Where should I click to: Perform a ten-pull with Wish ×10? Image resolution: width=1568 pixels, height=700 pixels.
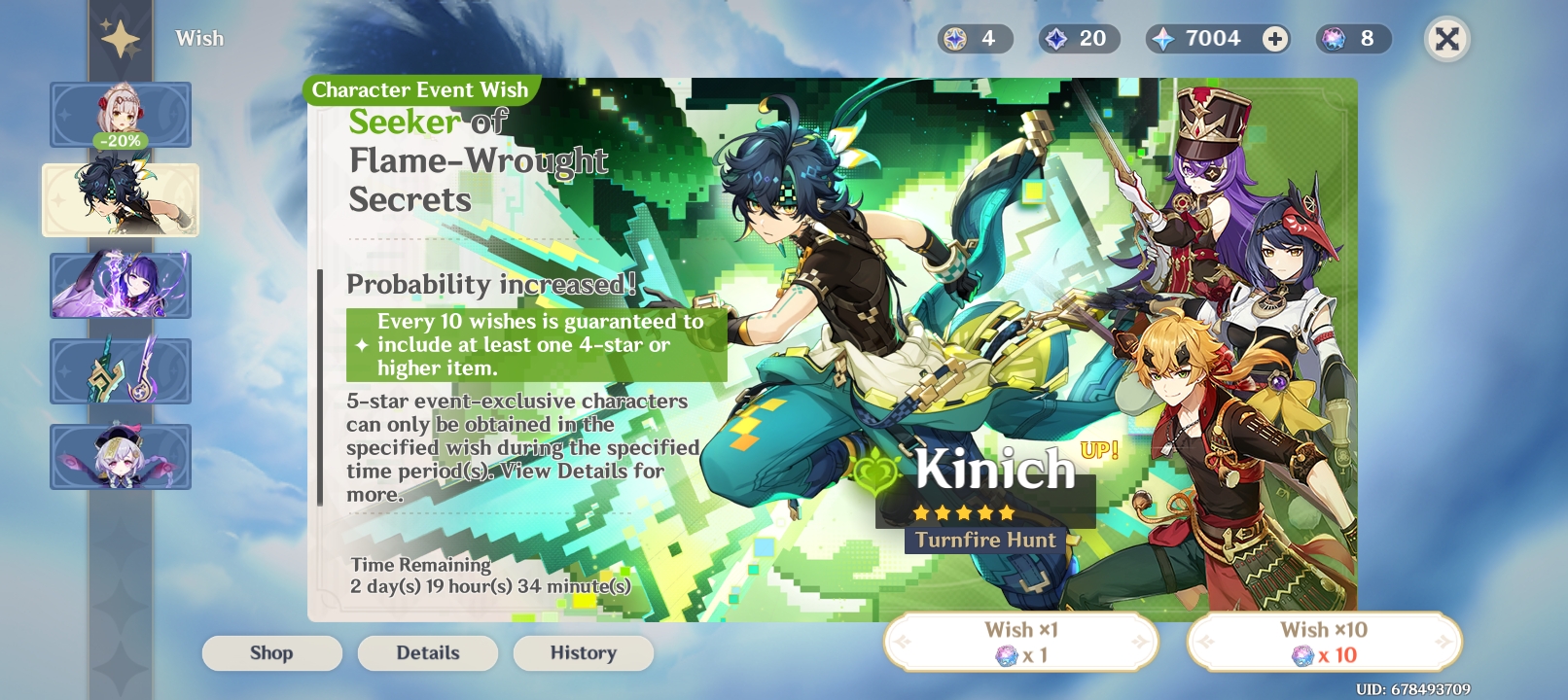pos(1325,640)
